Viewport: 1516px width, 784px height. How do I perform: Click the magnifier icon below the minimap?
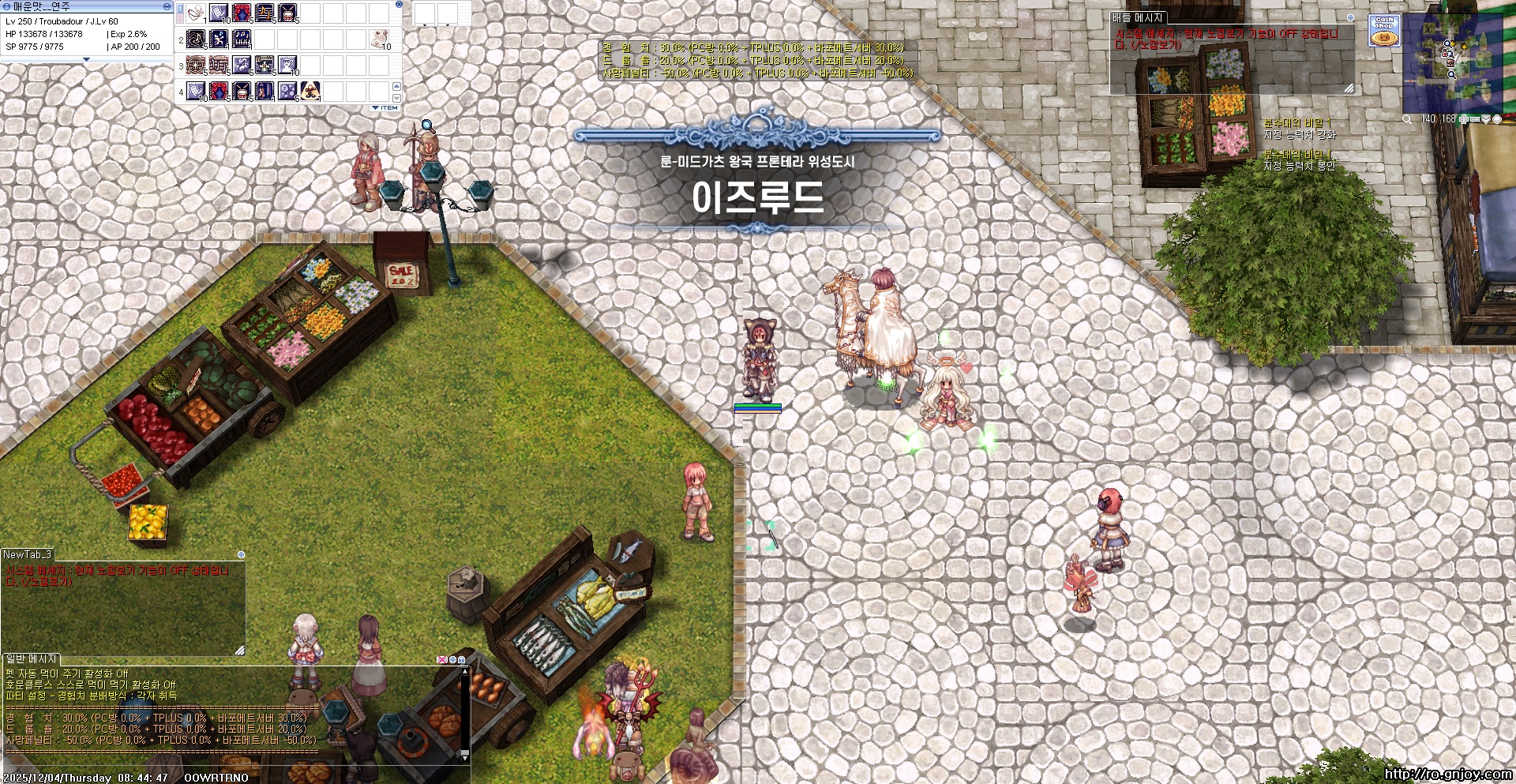[1406, 119]
